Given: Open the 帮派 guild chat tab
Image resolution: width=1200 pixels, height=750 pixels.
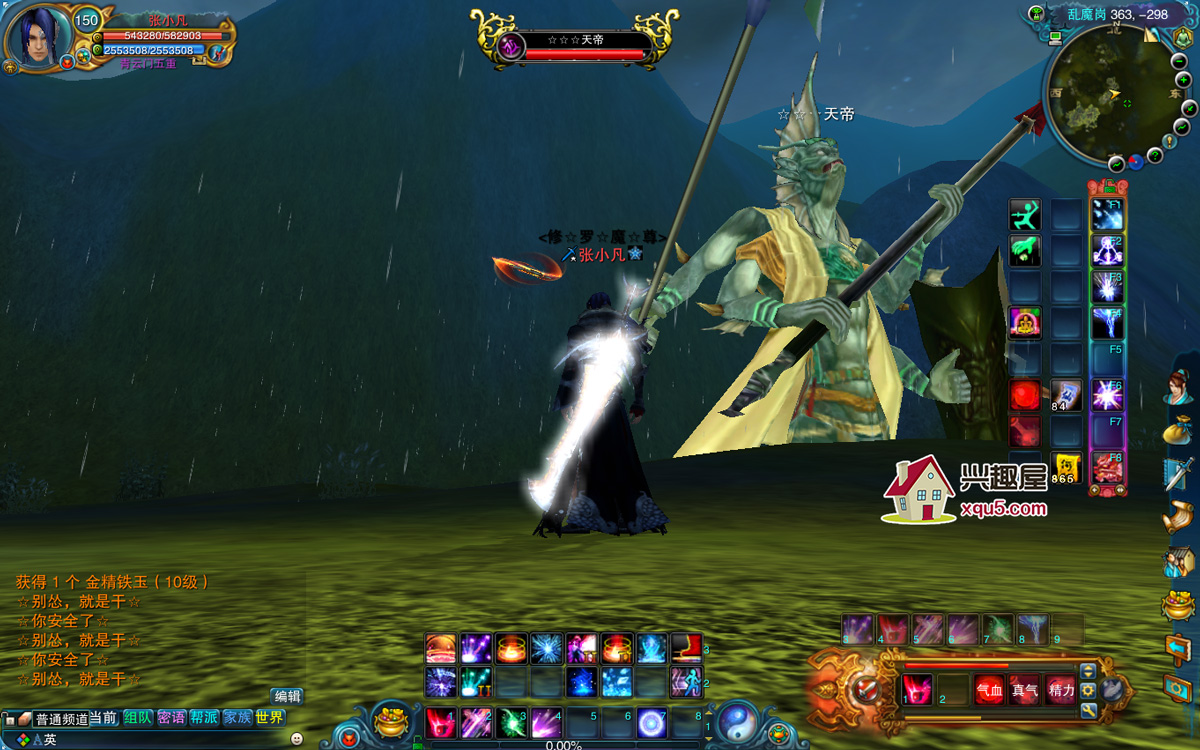Looking at the screenshot, I should pyautogui.click(x=204, y=717).
